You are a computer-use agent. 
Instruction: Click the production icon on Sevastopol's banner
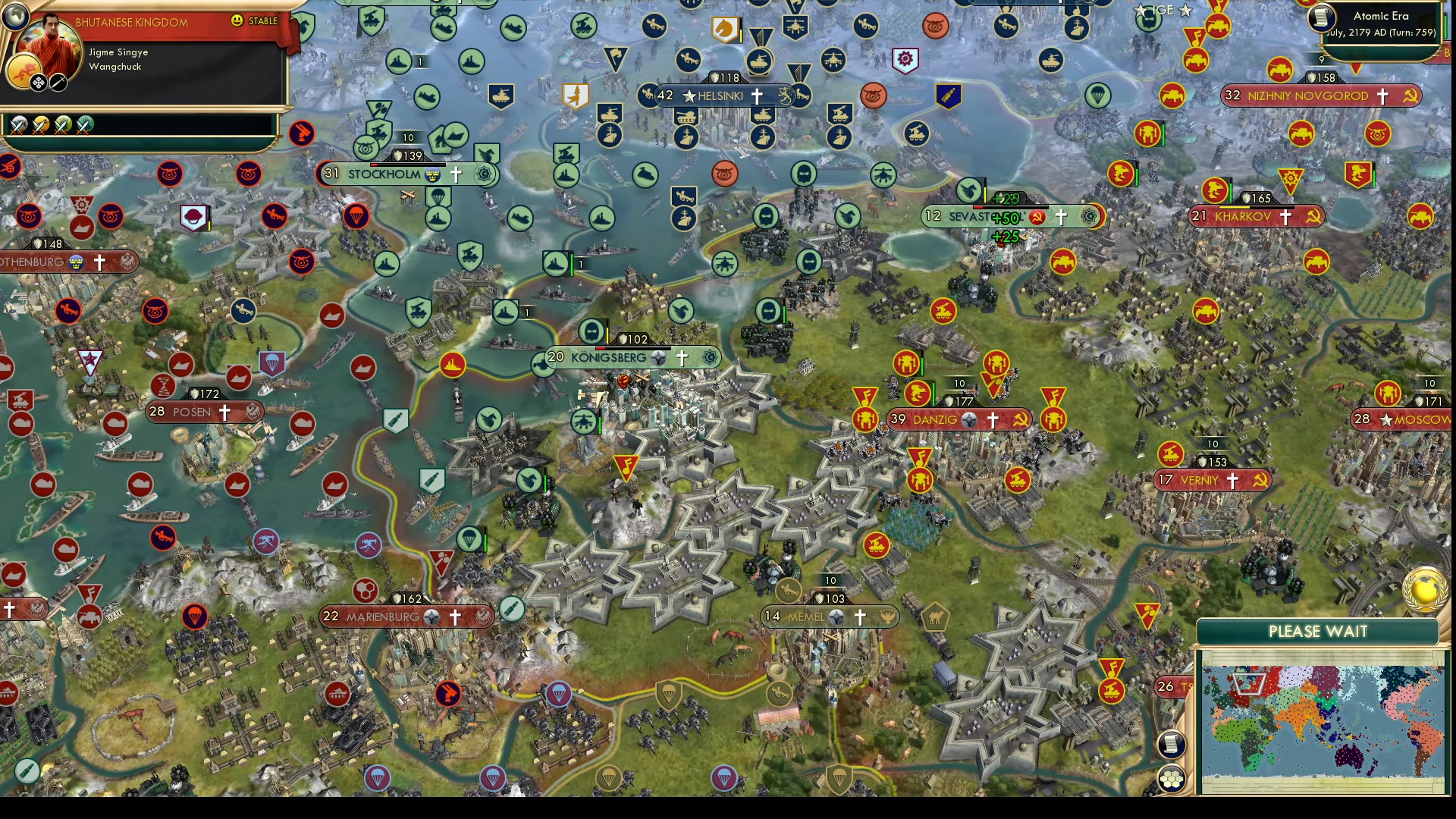(1090, 216)
